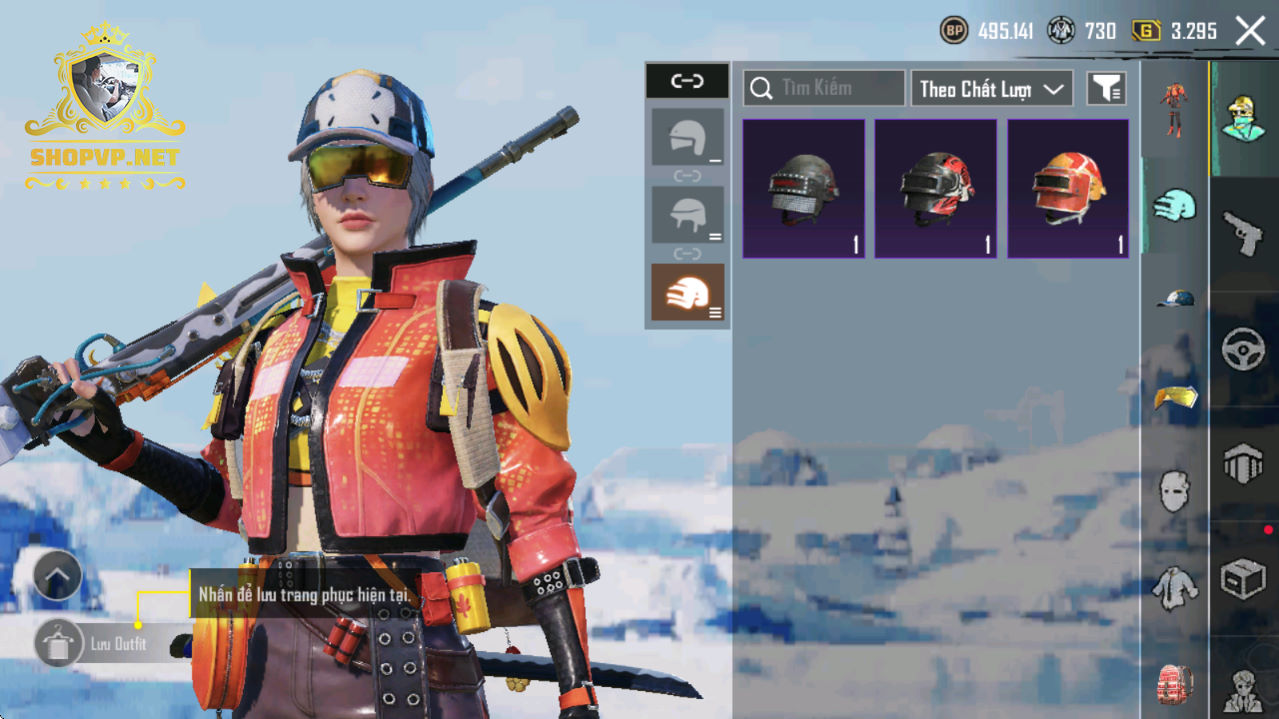1279x719 pixels.
Task: Open the crate box category
Action: [1243, 578]
